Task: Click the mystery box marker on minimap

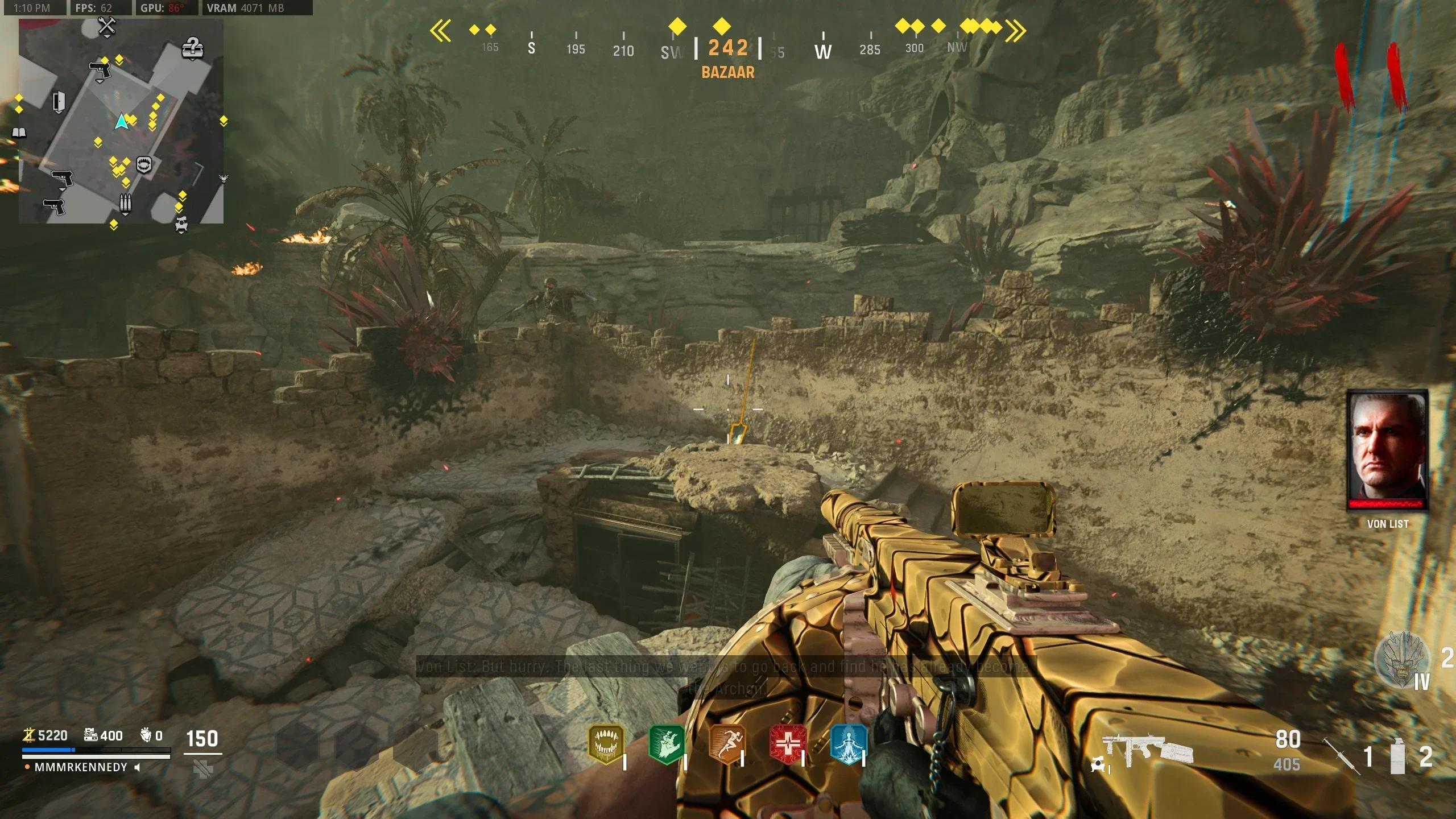Action: click(193, 48)
